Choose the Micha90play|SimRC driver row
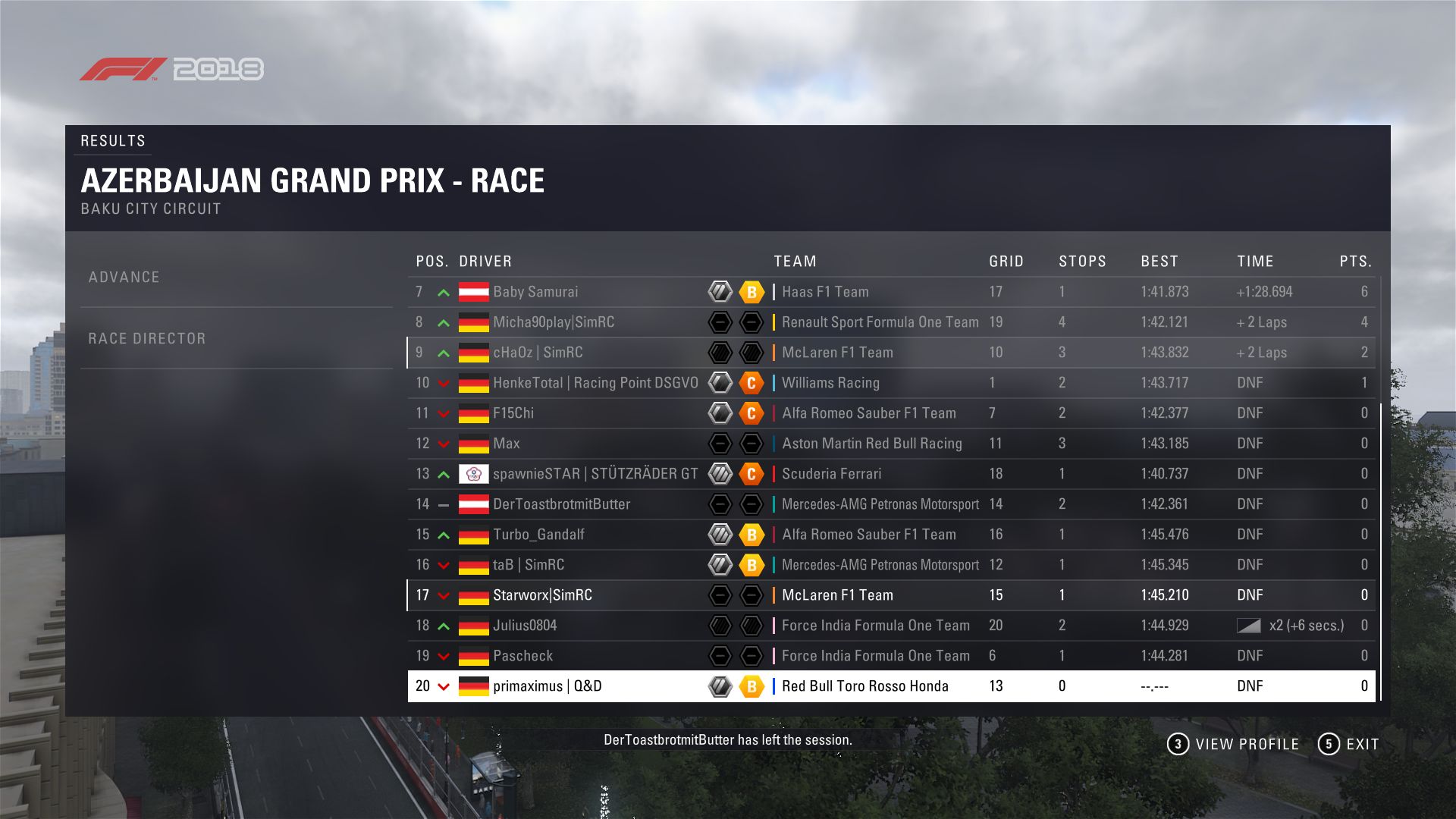The width and height of the screenshot is (1456, 819). pyautogui.click(x=554, y=322)
